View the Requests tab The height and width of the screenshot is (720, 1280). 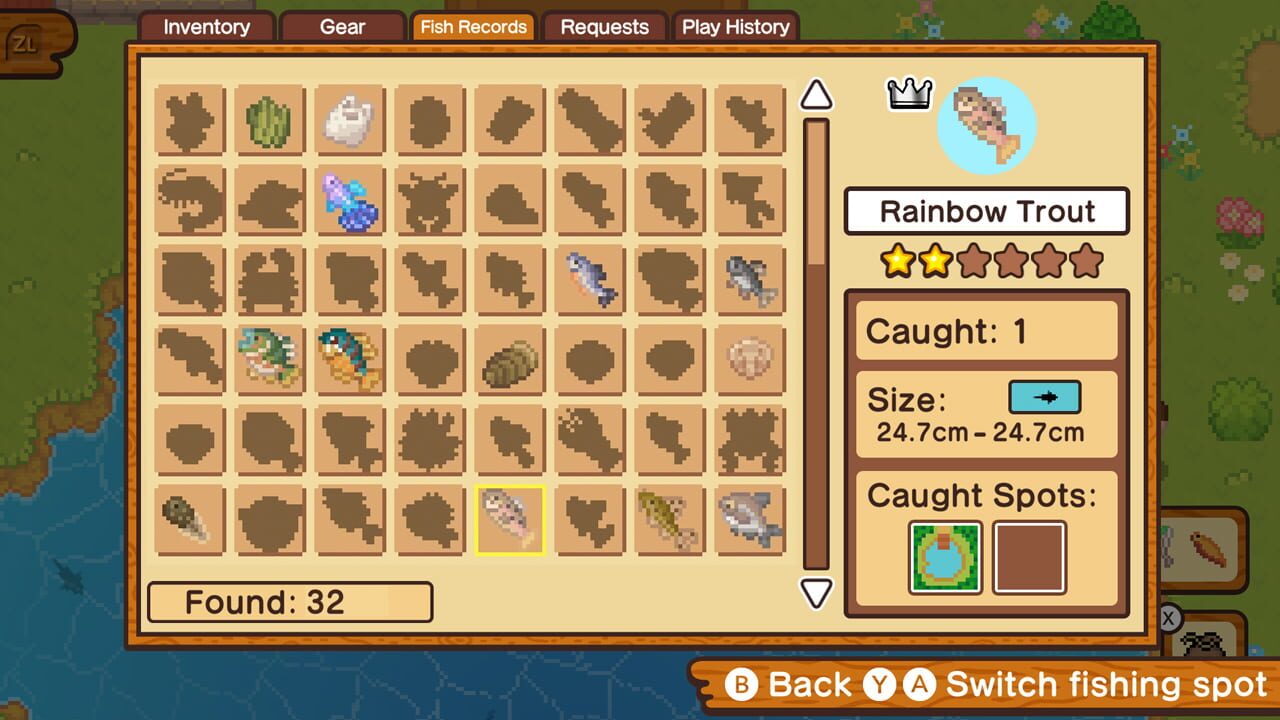[604, 27]
